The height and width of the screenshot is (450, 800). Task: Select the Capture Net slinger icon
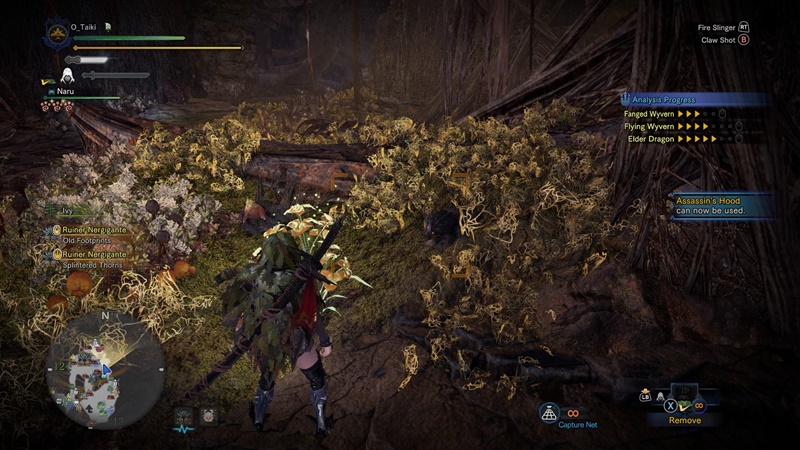(x=548, y=412)
